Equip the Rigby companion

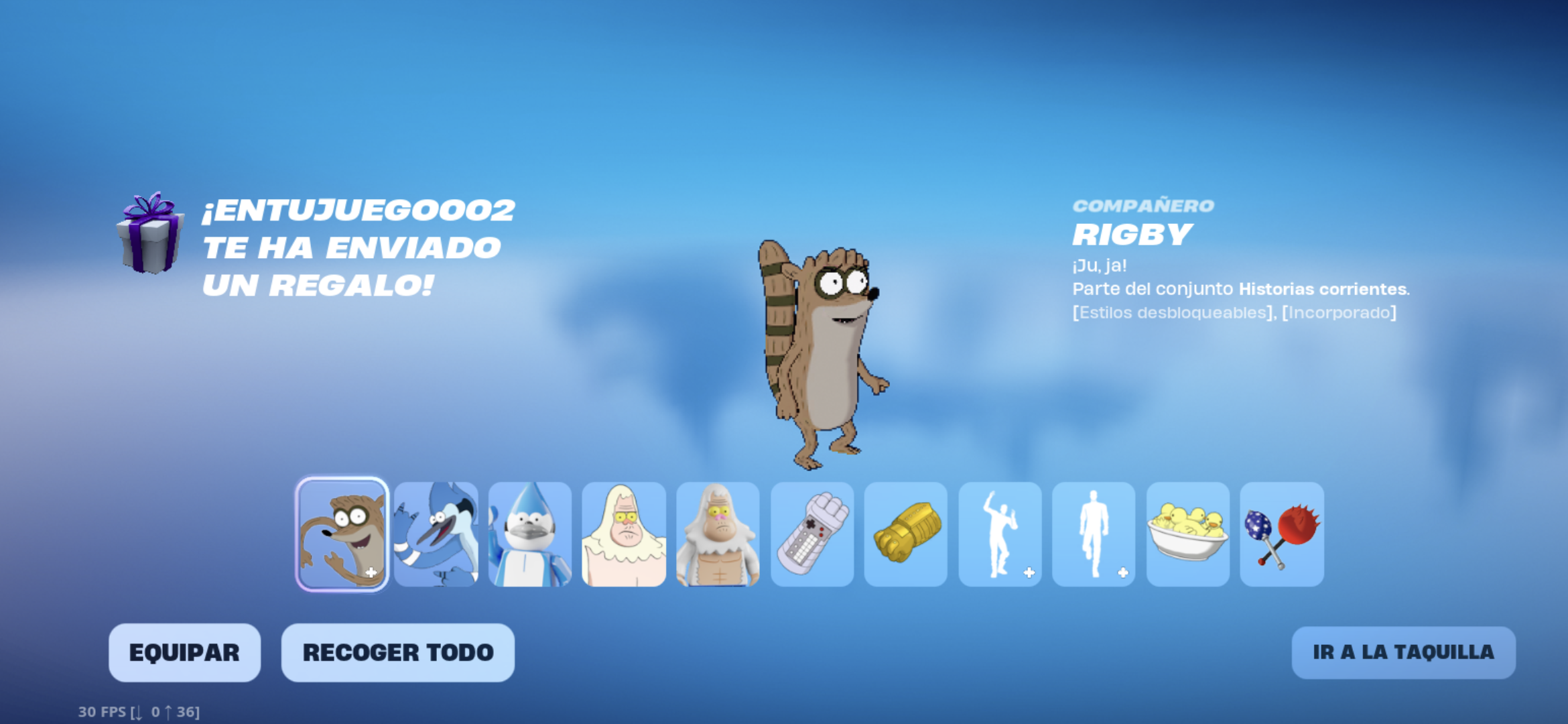coord(184,652)
